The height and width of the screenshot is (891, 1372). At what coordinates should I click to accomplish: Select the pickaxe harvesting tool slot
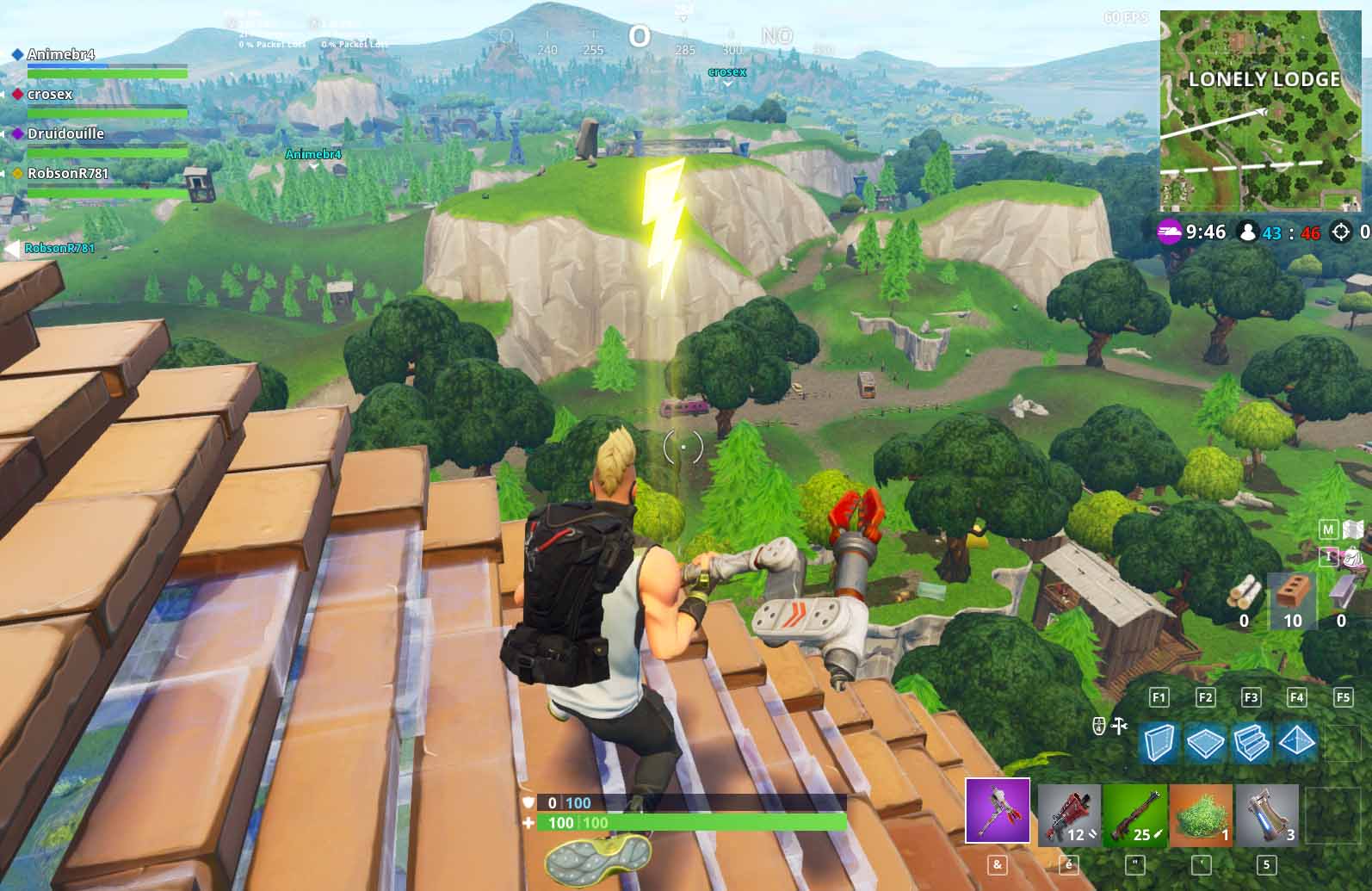(998, 810)
